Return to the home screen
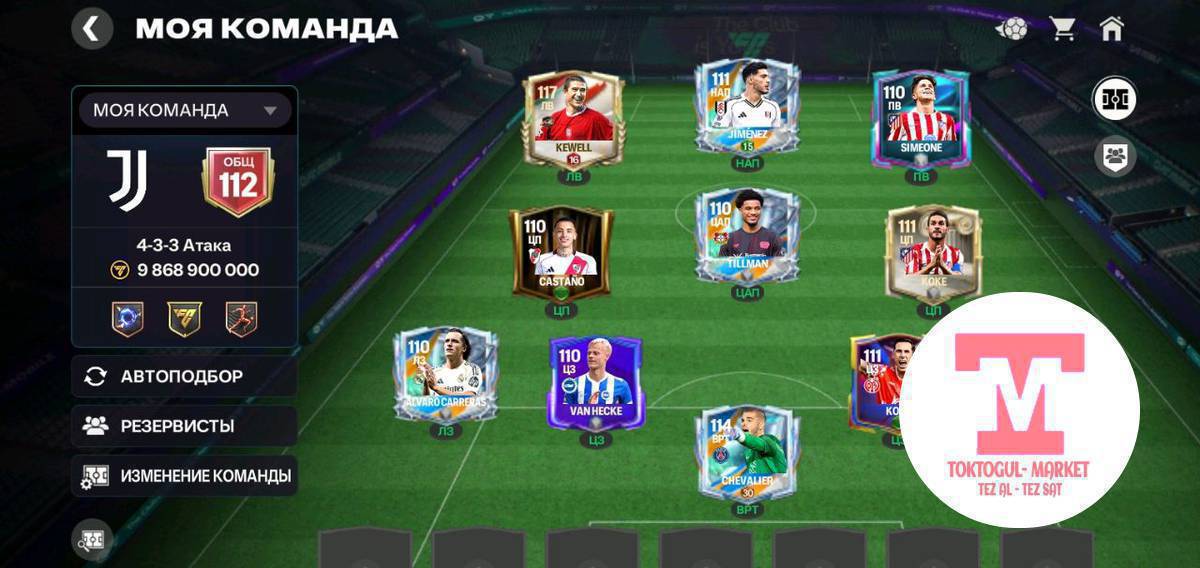This screenshot has width=1200, height=568. tap(1111, 28)
